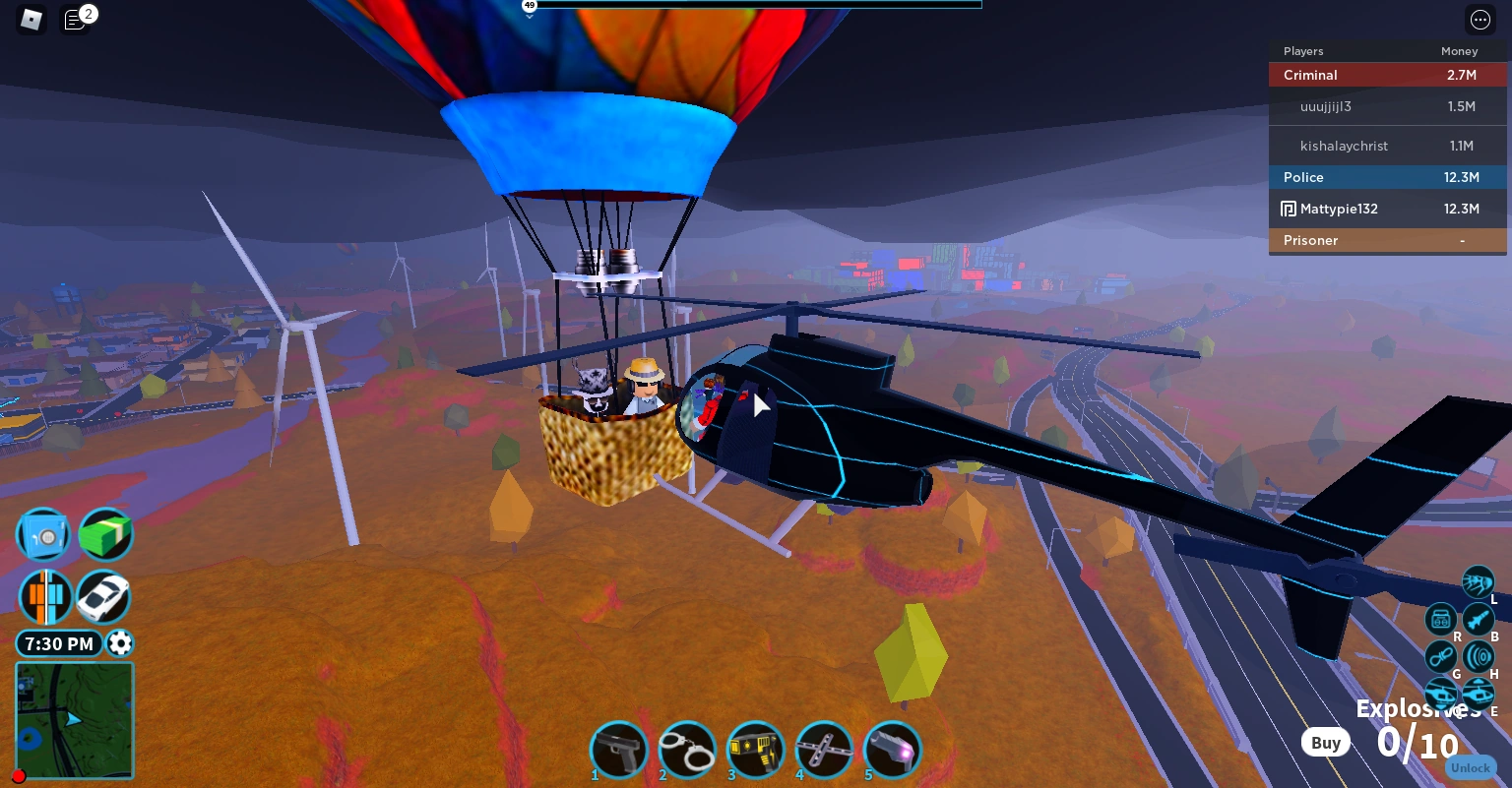The height and width of the screenshot is (788, 1512).
Task: Open the cash stack menu icon
Action: [x=105, y=534]
